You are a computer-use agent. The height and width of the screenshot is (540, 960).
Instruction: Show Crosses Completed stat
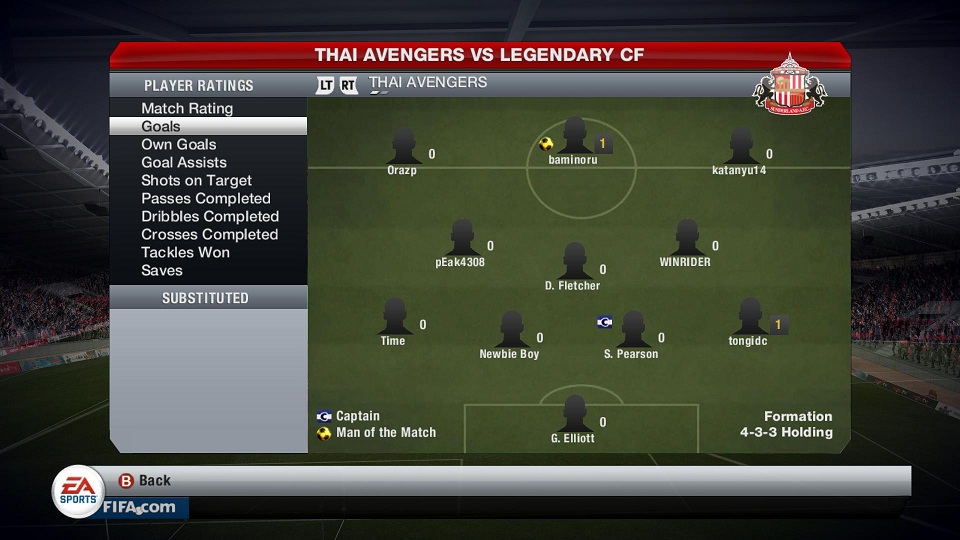click(x=209, y=234)
